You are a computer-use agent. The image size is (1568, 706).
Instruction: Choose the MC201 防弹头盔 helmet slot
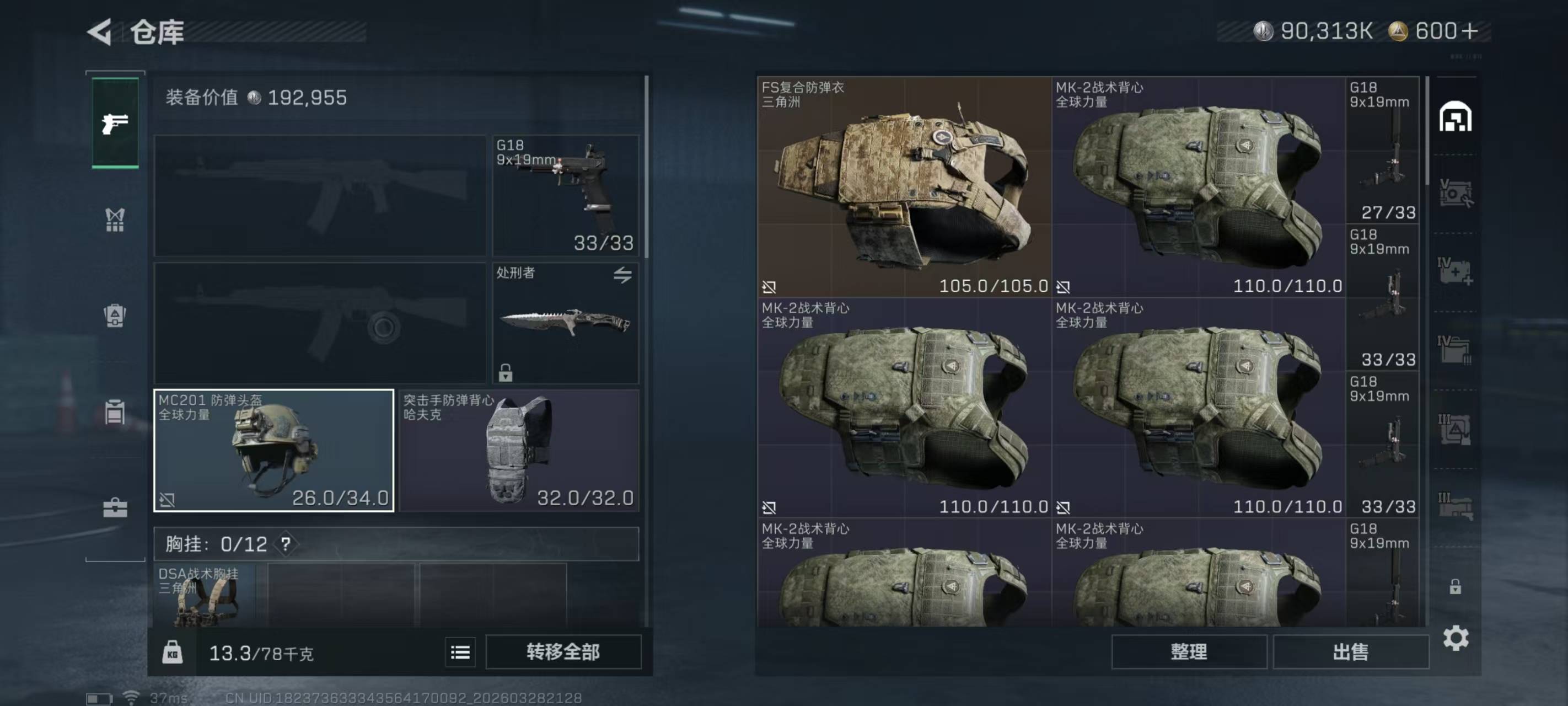tap(274, 451)
